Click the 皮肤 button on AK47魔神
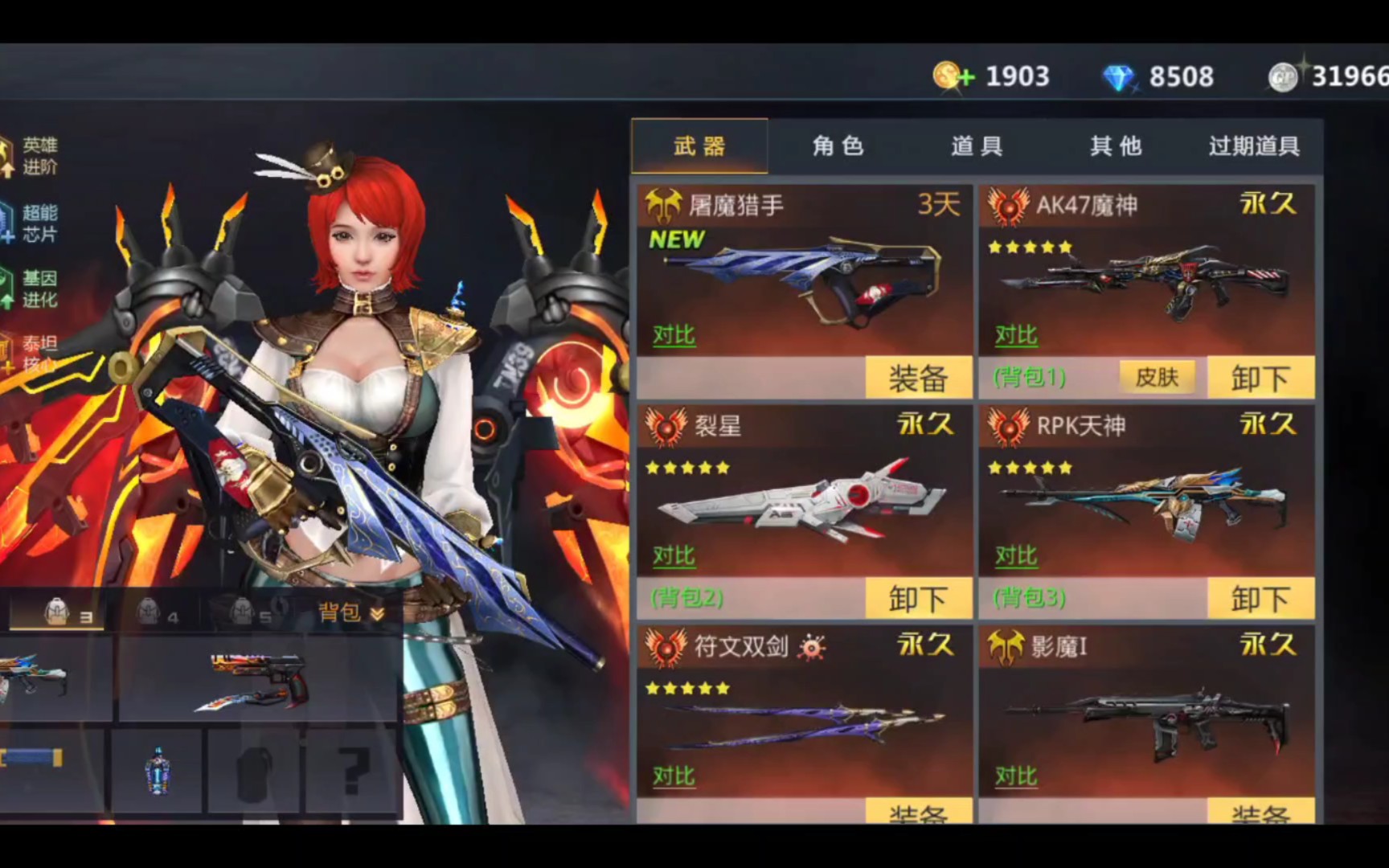The height and width of the screenshot is (868, 1389). (x=1157, y=377)
